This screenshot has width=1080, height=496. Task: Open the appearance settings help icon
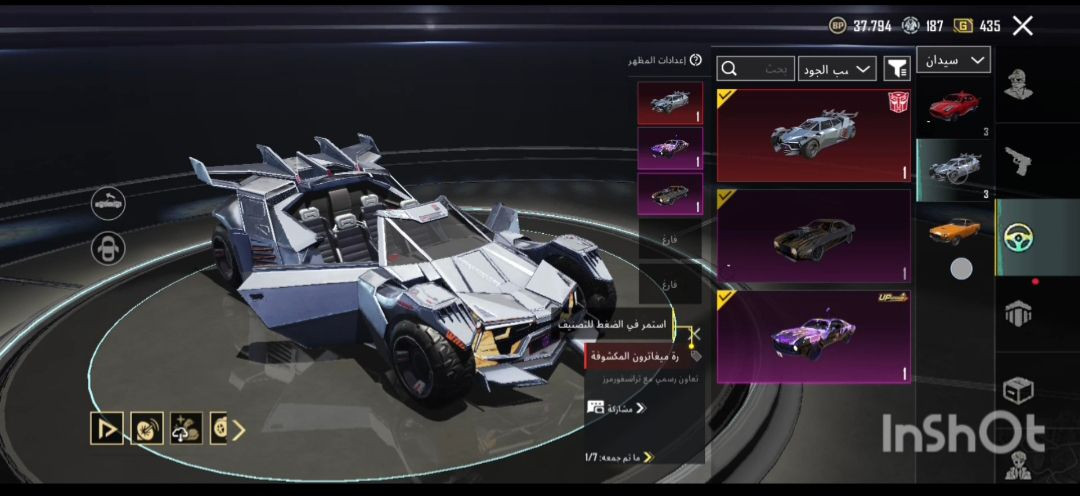(x=696, y=61)
